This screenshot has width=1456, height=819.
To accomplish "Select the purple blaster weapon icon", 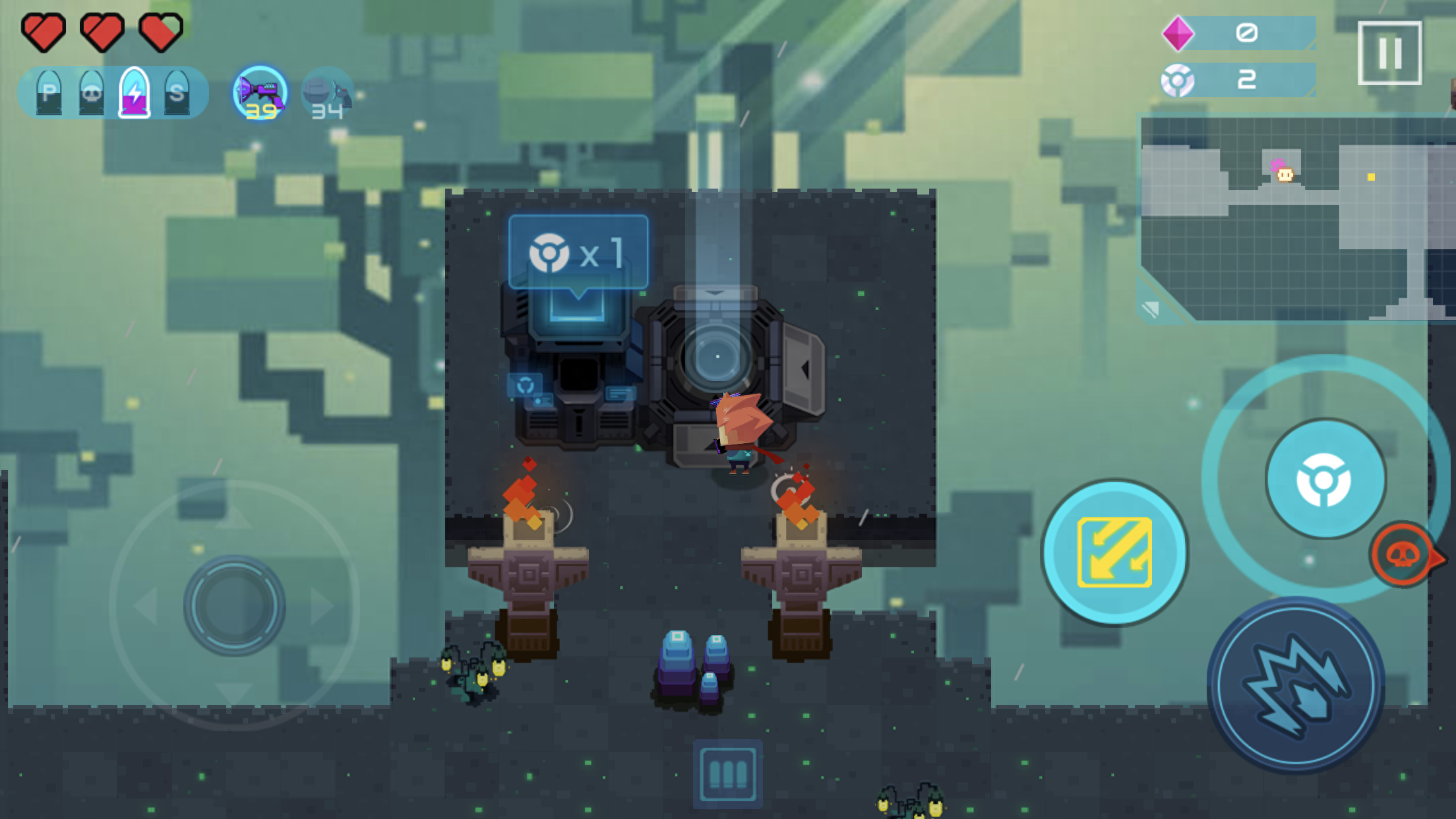I will click(260, 94).
